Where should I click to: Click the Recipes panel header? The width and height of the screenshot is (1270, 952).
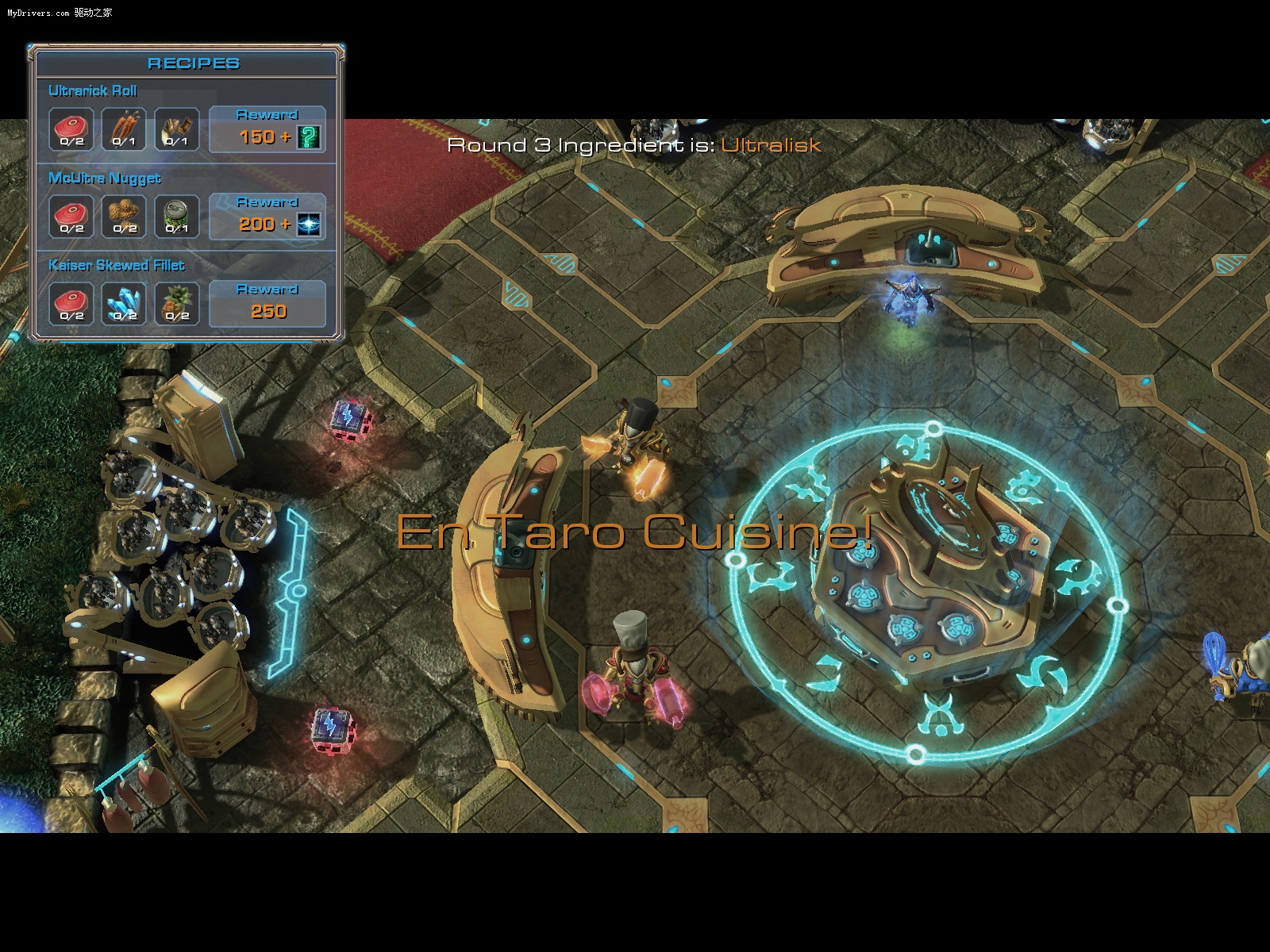point(193,63)
